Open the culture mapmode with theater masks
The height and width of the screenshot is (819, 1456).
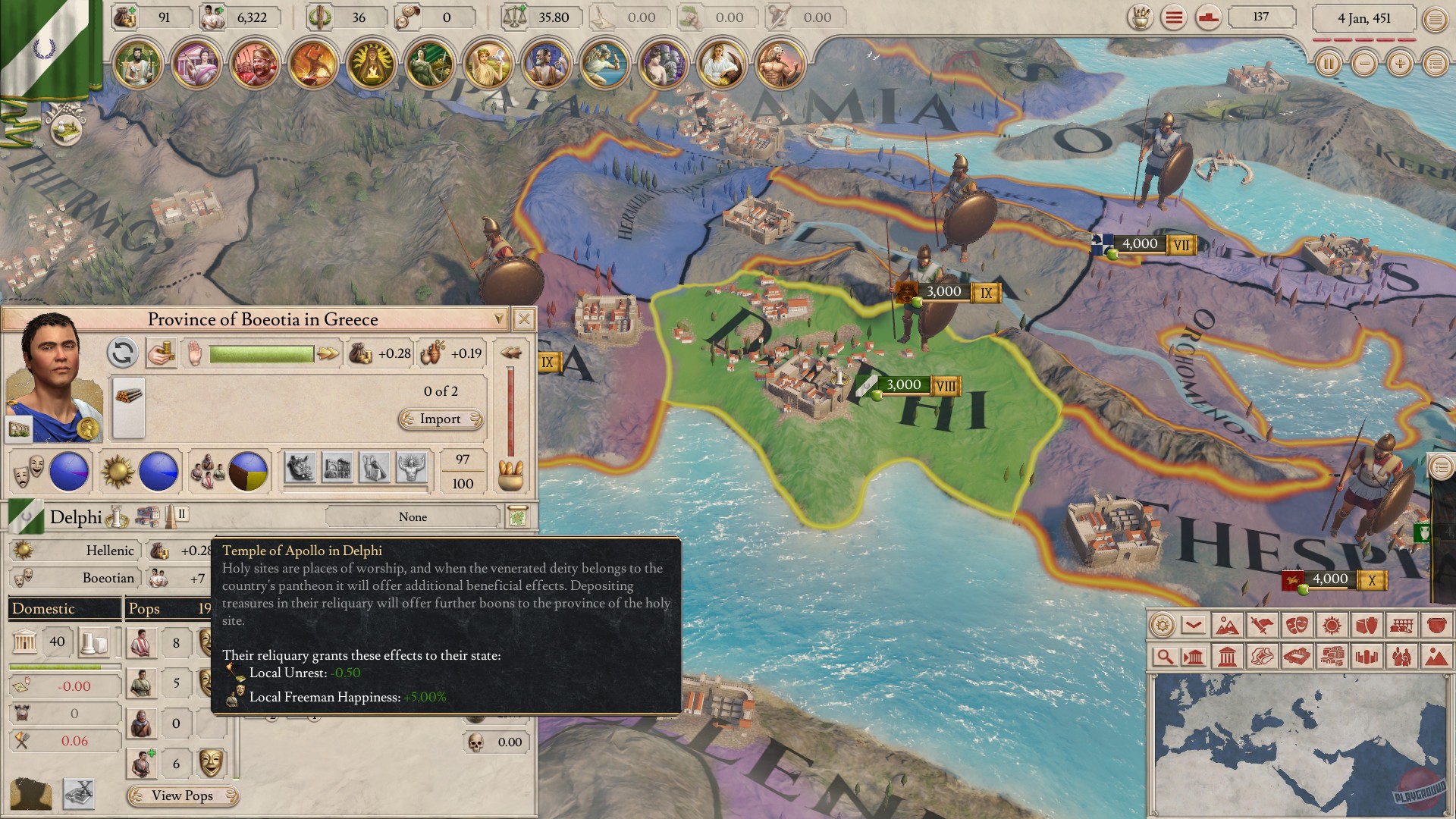click(1297, 624)
